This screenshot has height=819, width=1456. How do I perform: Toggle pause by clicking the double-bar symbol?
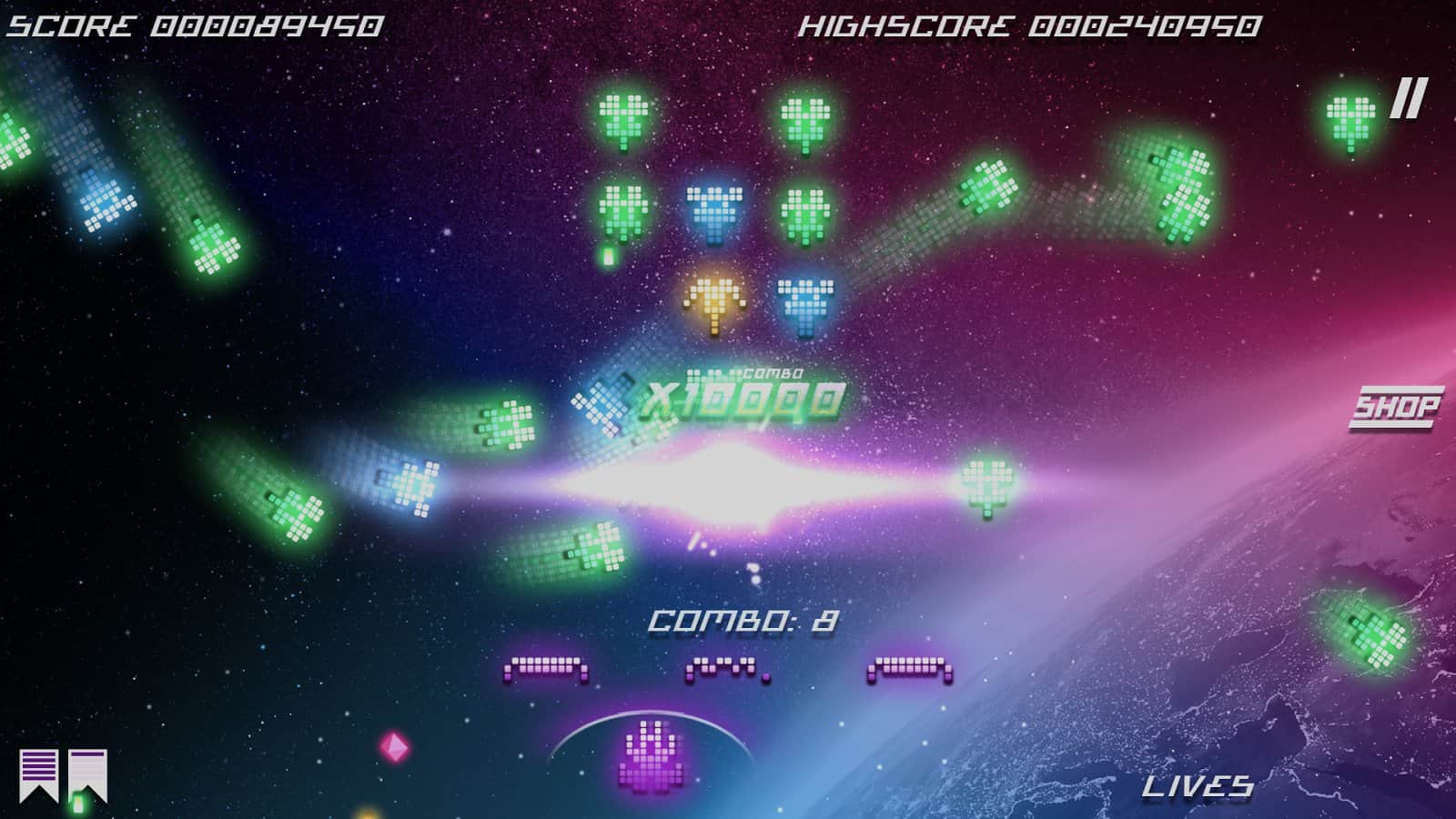coord(1409,97)
